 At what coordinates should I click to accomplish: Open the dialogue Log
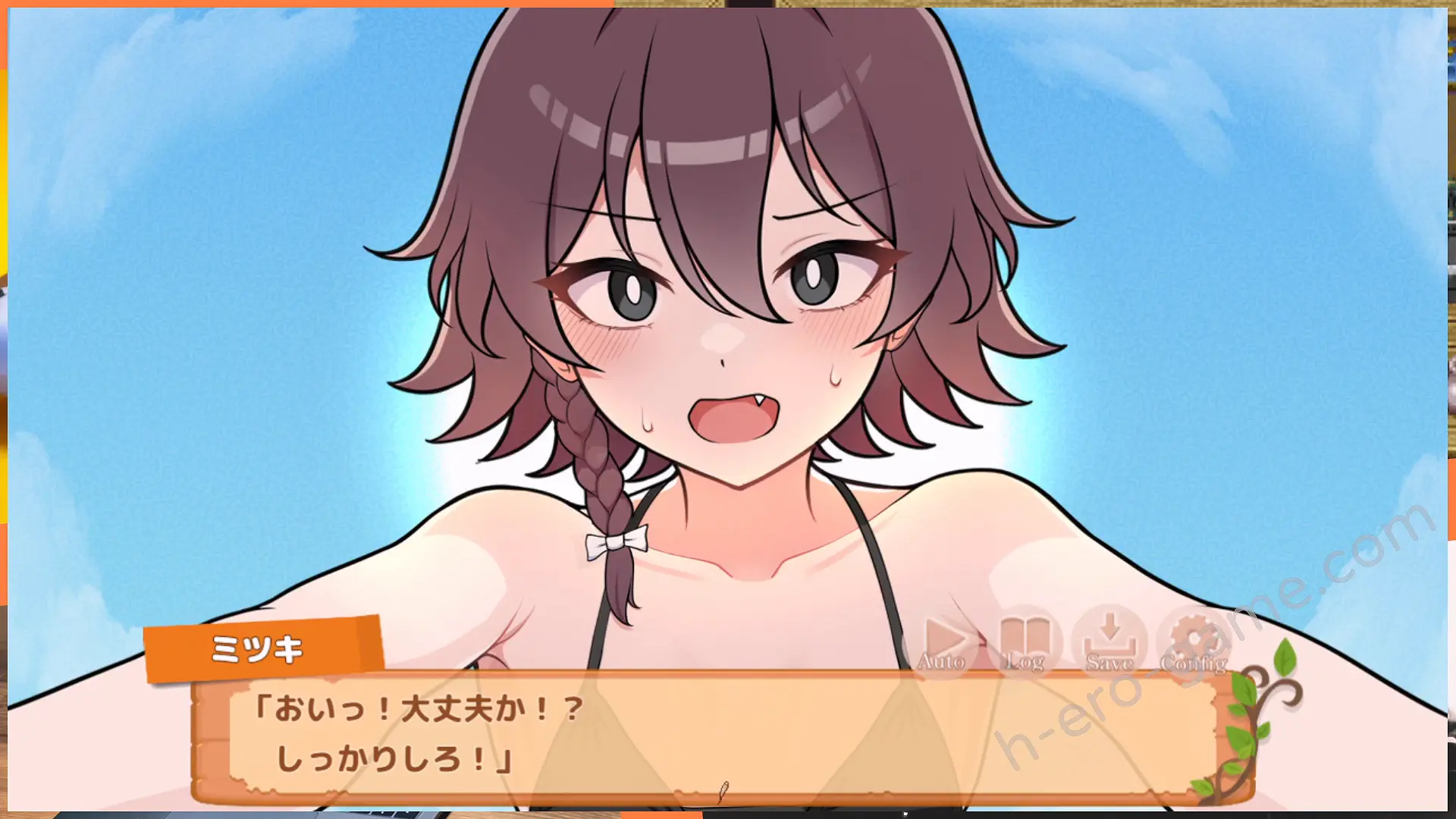click(x=1025, y=644)
